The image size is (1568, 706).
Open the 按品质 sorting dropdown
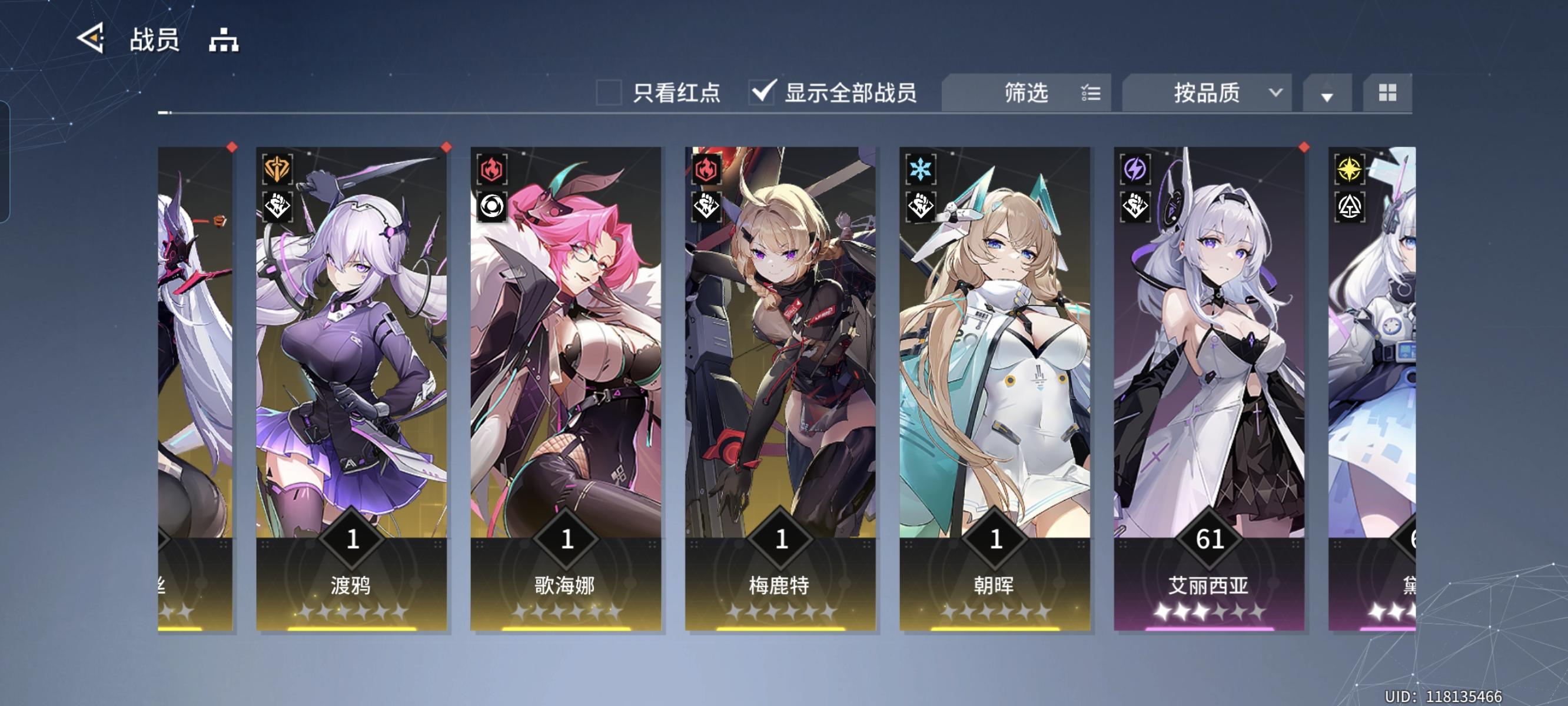coord(1207,92)
